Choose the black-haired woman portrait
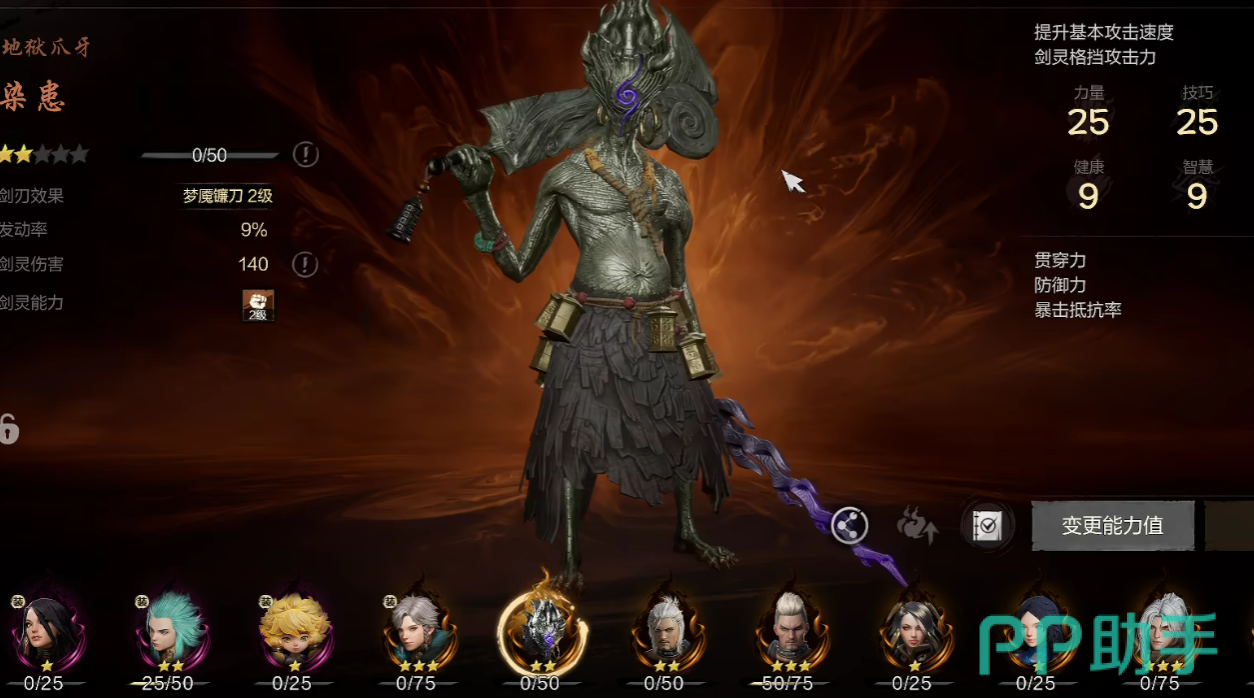 pos(45,629)
